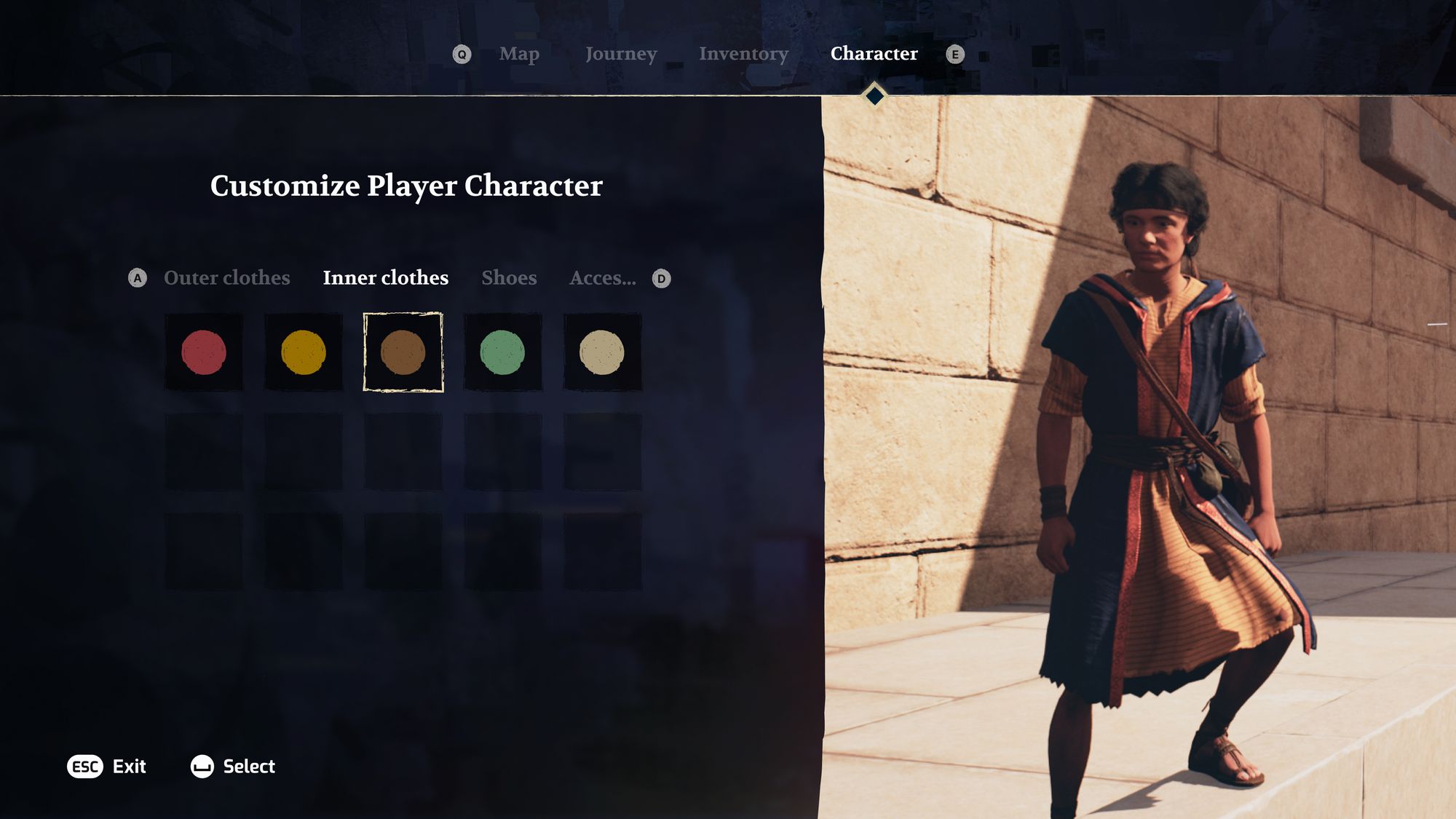Open the Accessories customization category
The image size is (1456, 819).
click(604, 277)
